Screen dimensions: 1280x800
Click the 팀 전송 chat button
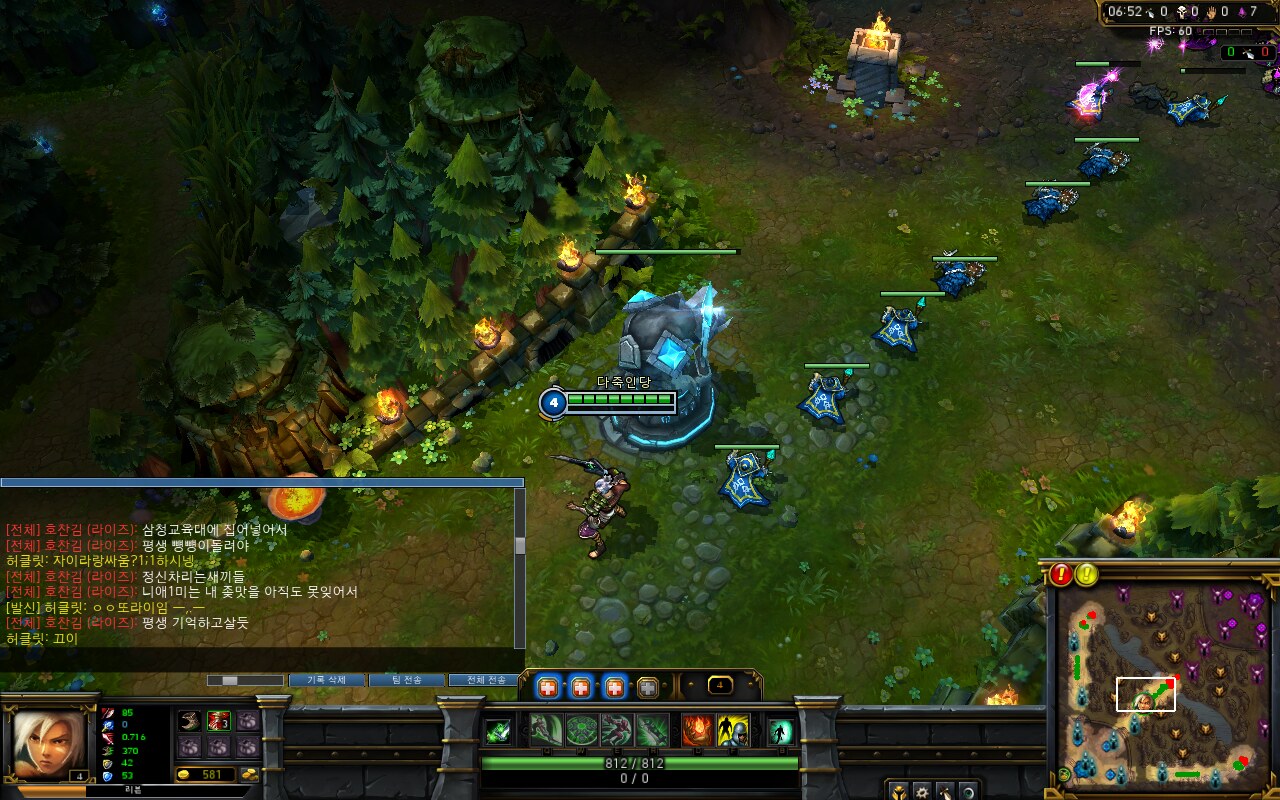click(x=406, y=680)
